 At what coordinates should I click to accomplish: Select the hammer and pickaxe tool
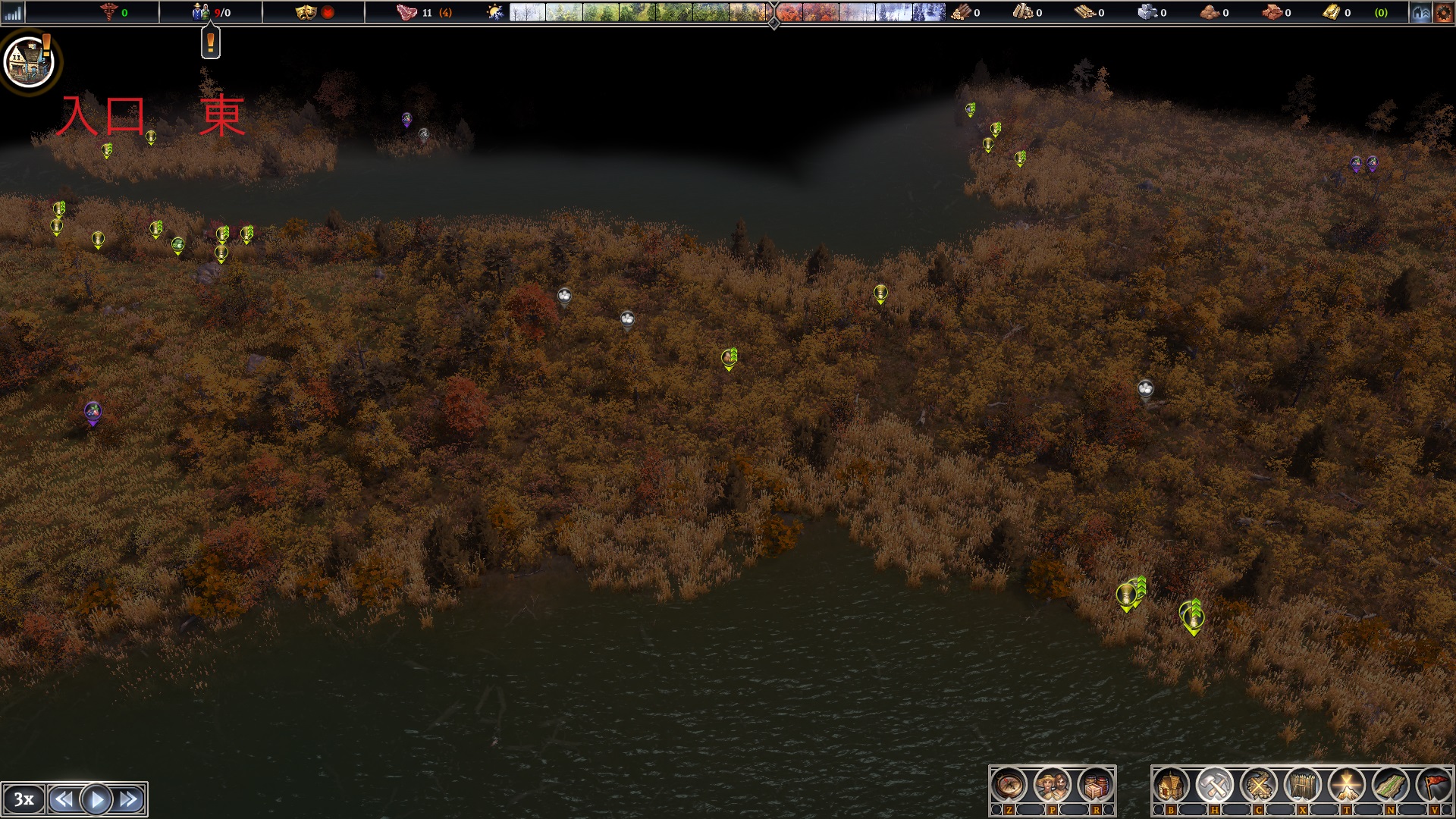click(x=1214, y=786)
